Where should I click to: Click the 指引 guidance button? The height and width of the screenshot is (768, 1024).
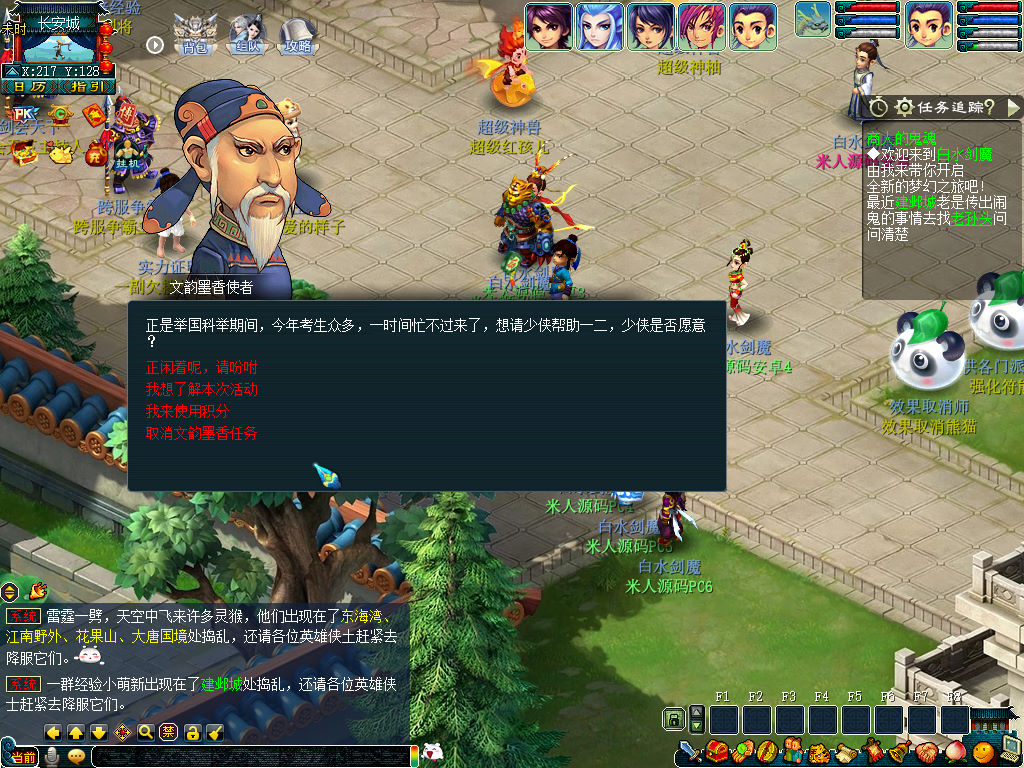point(86,87)
